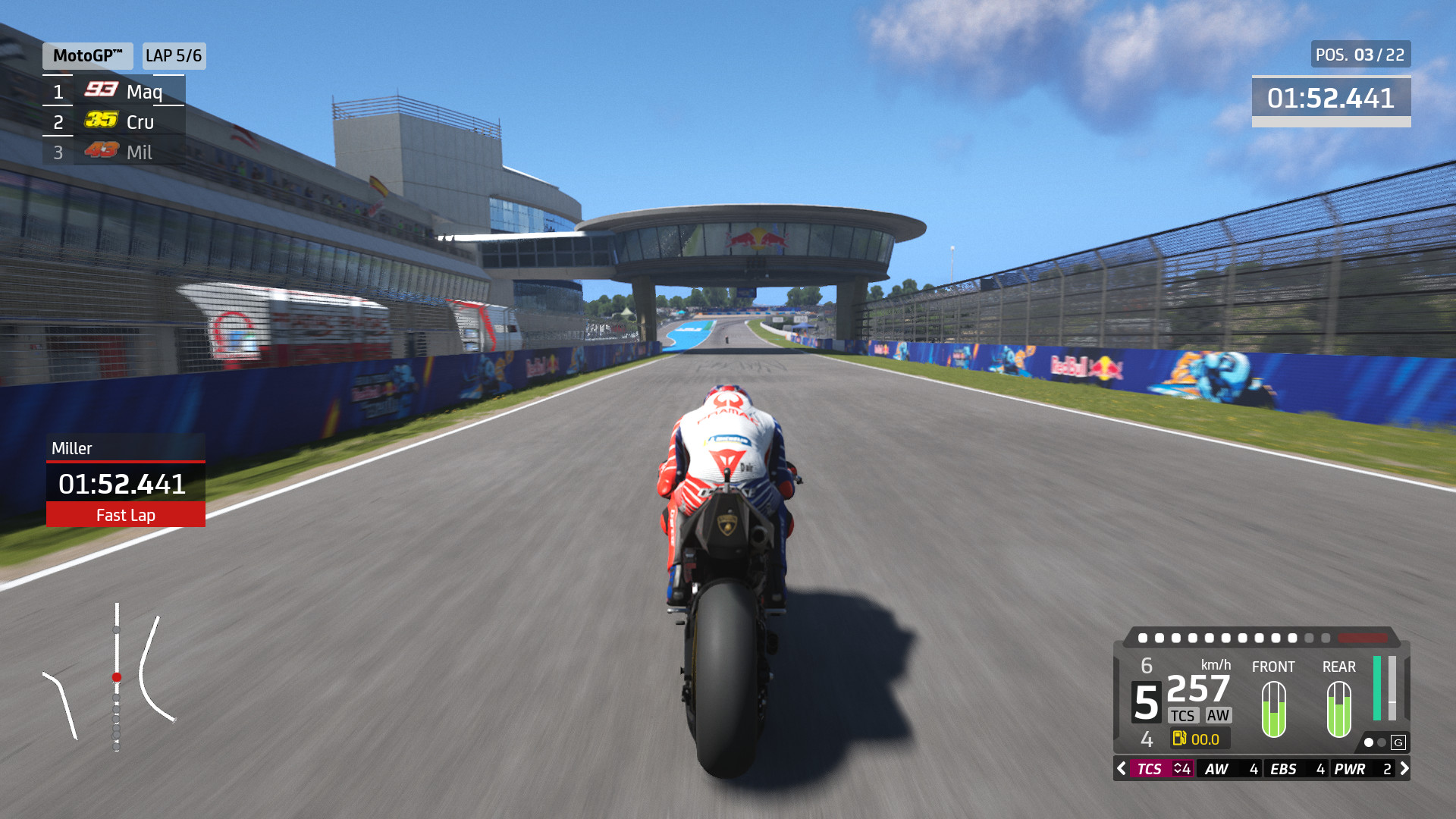Click the left arrow of electronics bar
Viewport: 1456px width, 819px height.
(x=1122, y=769)
